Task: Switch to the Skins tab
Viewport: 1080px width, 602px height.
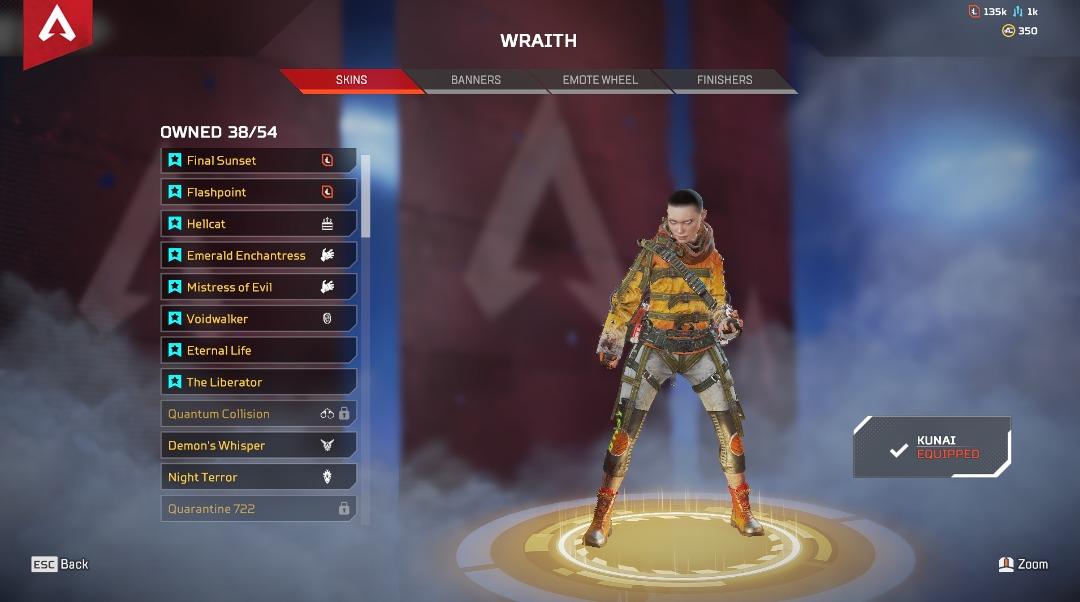Action: click(x=351, y=80)
